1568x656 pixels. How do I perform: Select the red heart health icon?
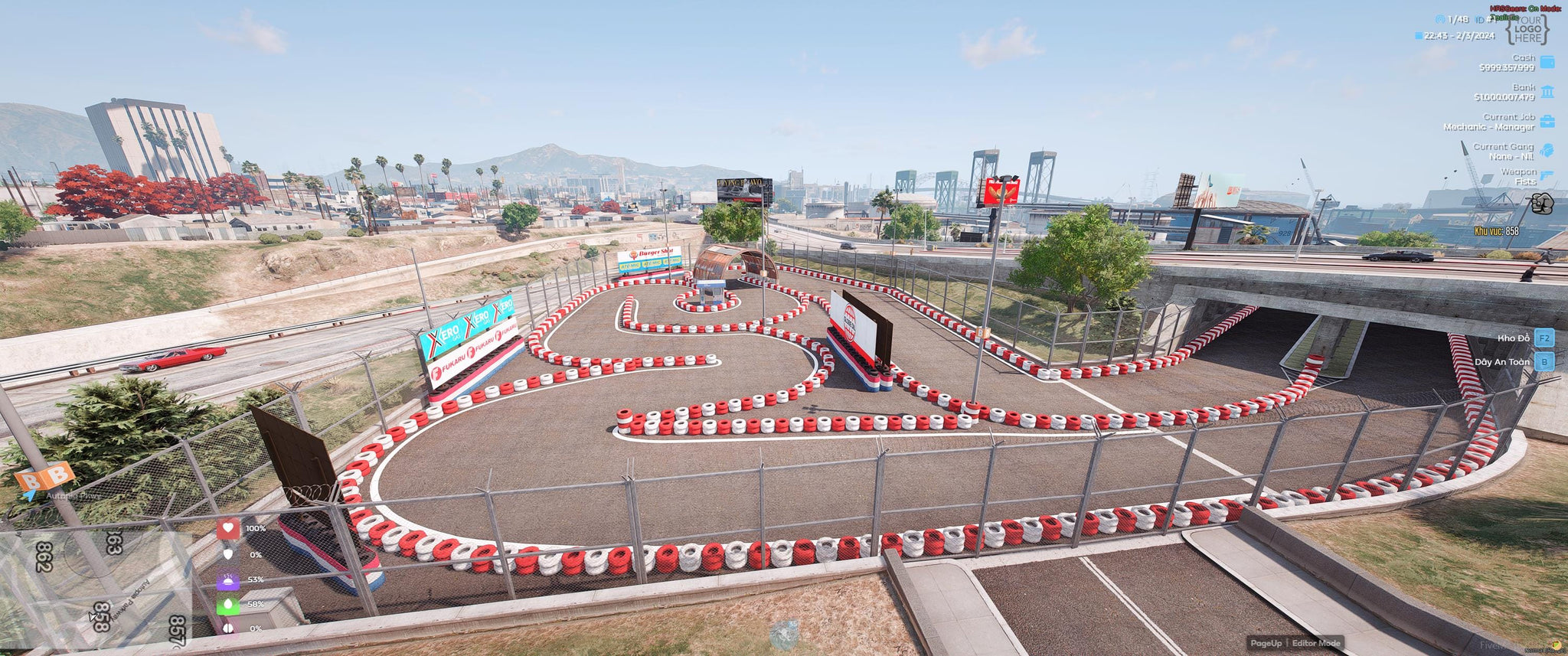tap(228, 528)
